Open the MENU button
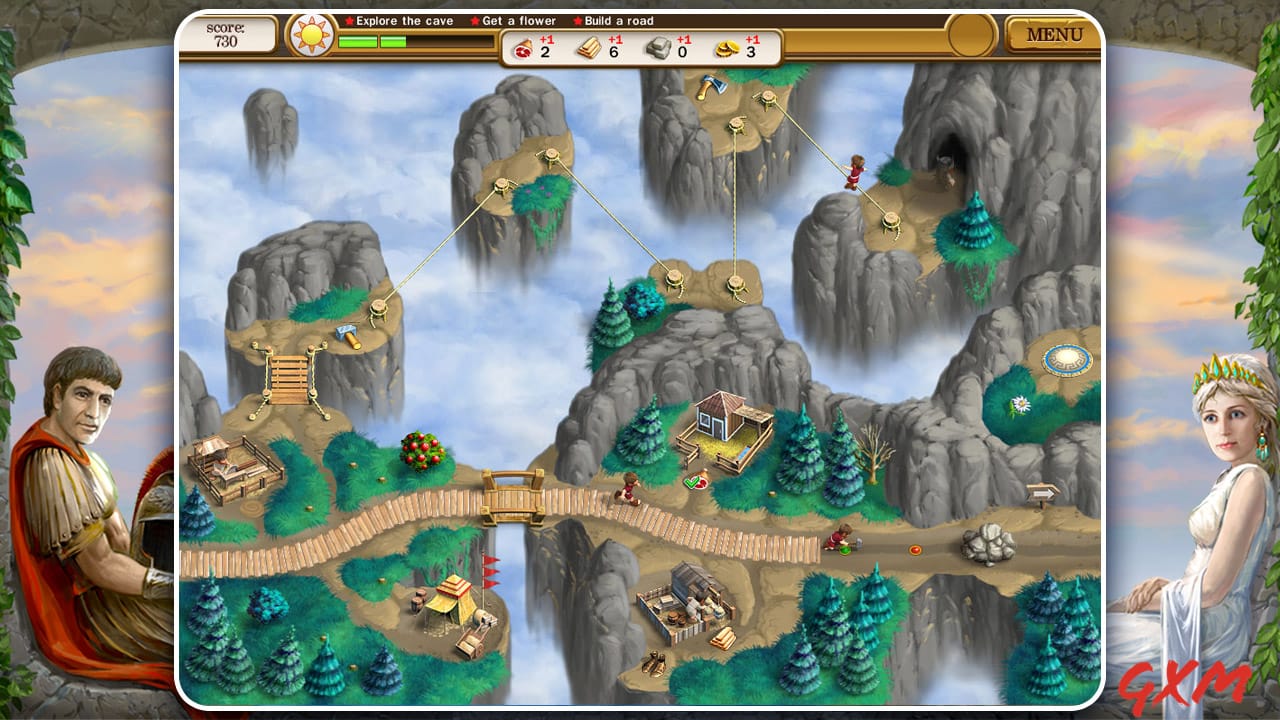This screenshot has height=720, width=1280. click(x=1054, y=34)
